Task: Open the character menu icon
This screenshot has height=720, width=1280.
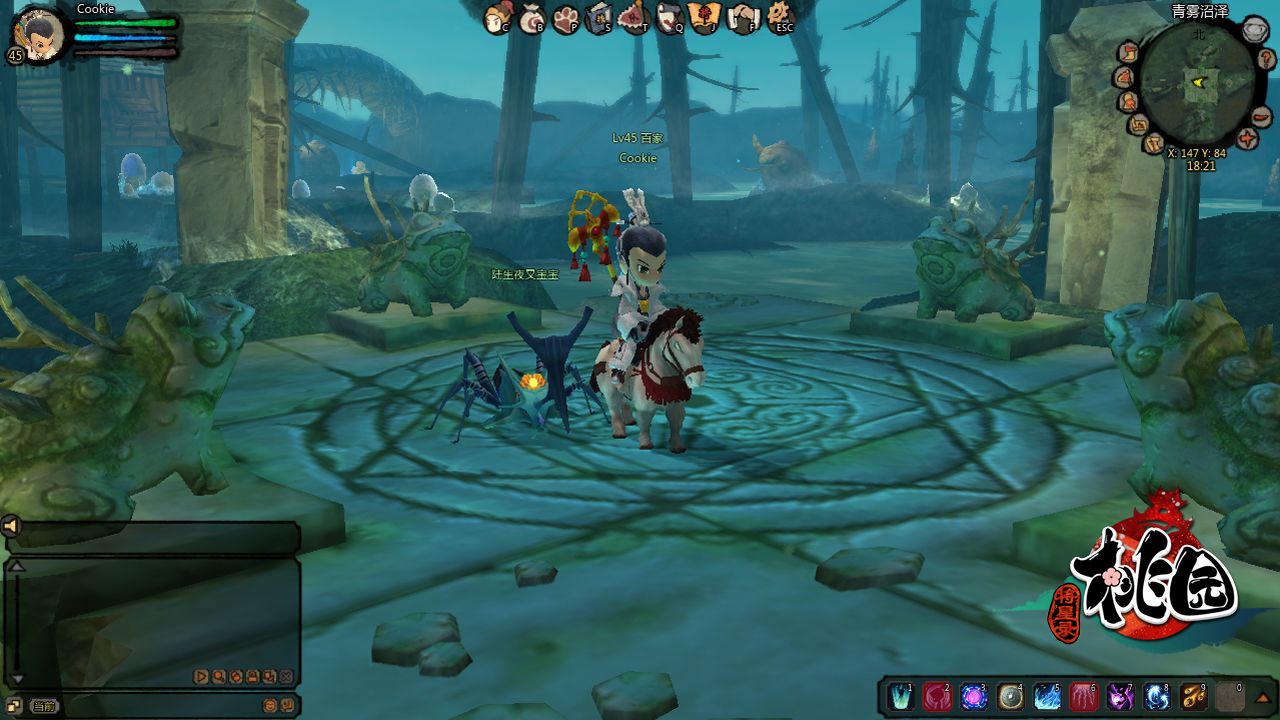Action: click(497, 18)
